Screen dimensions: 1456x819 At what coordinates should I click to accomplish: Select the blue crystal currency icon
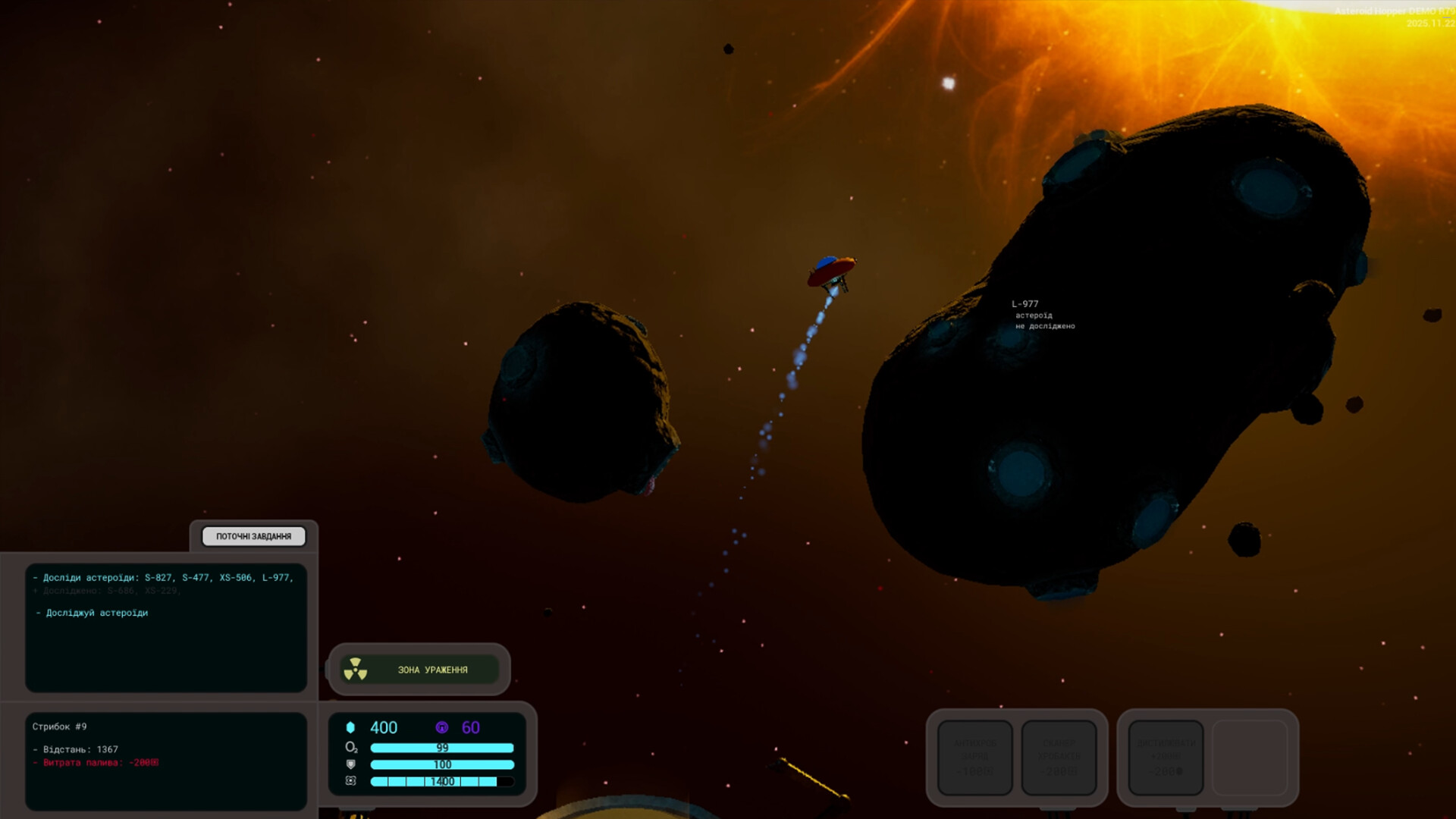click(350, 726)
